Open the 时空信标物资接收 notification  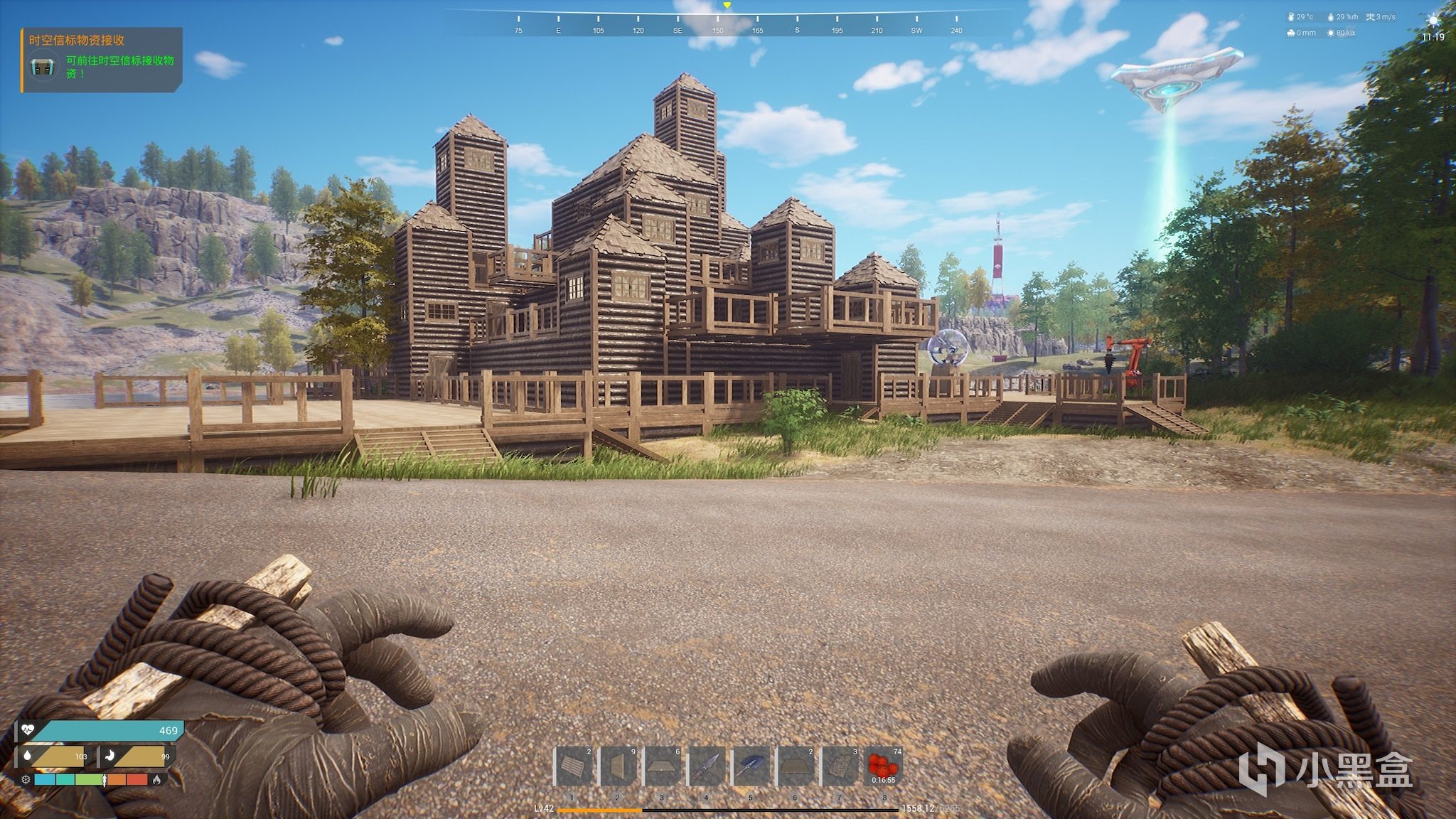102,60
